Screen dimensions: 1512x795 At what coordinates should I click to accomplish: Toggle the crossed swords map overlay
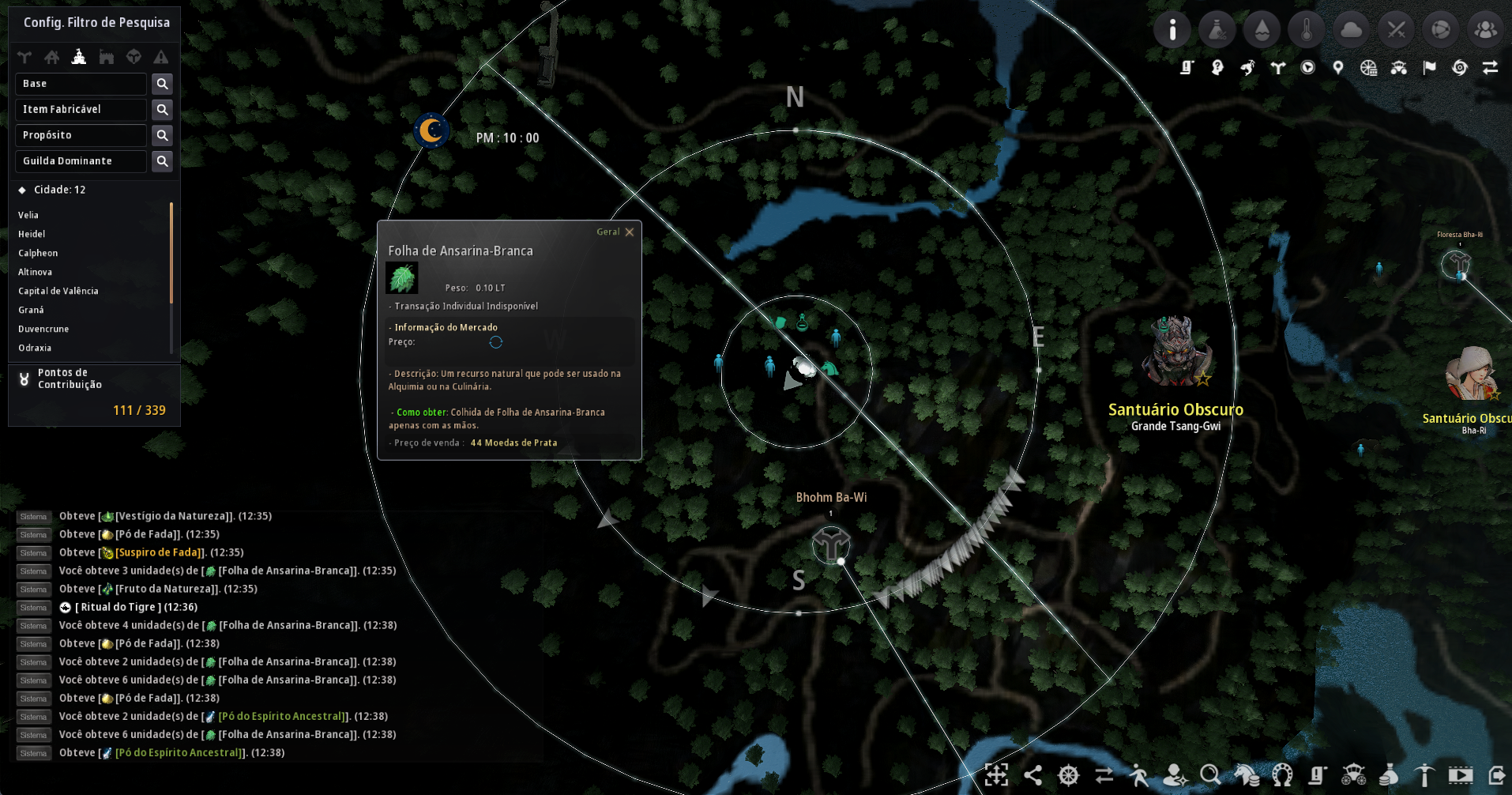1397,30
